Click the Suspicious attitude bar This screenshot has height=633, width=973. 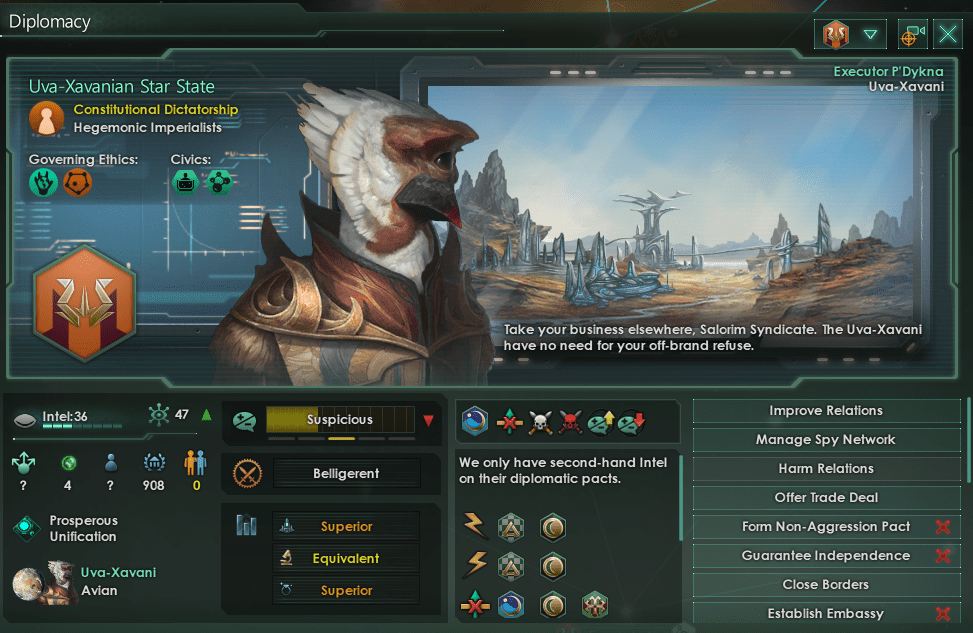(x=340, y=420)
